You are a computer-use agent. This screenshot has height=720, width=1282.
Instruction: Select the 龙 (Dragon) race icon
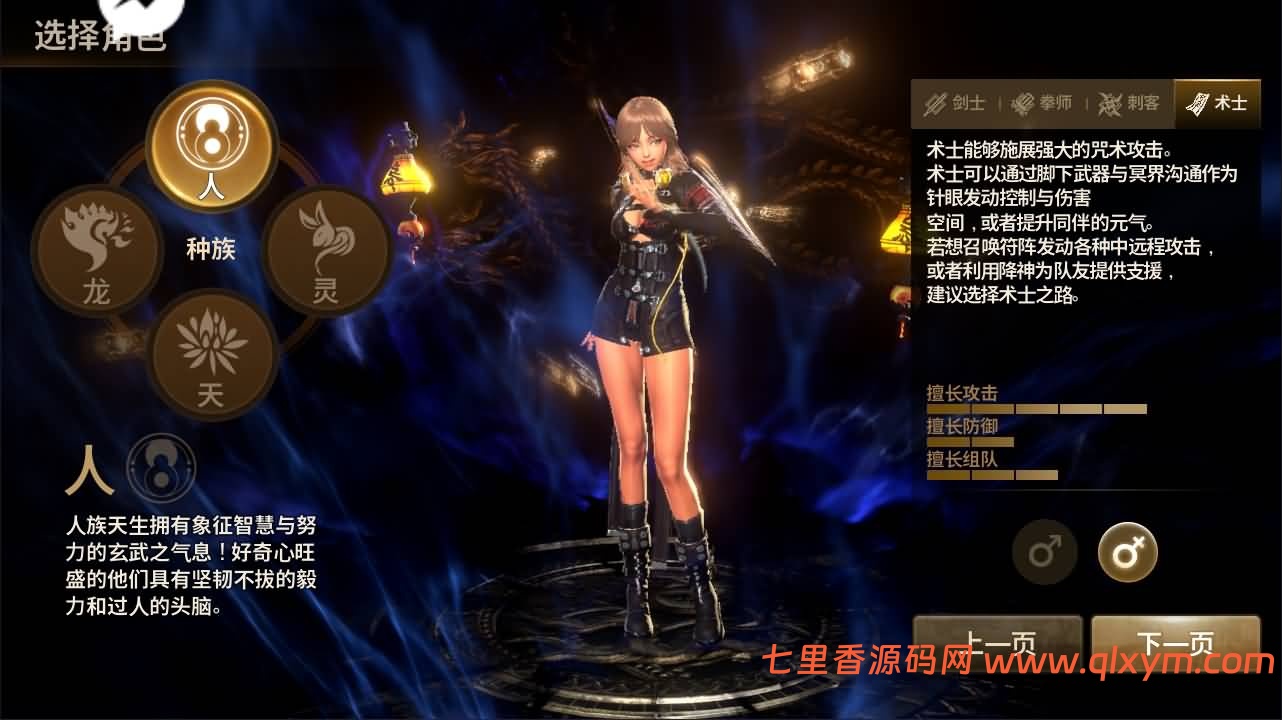coord(95,248)
